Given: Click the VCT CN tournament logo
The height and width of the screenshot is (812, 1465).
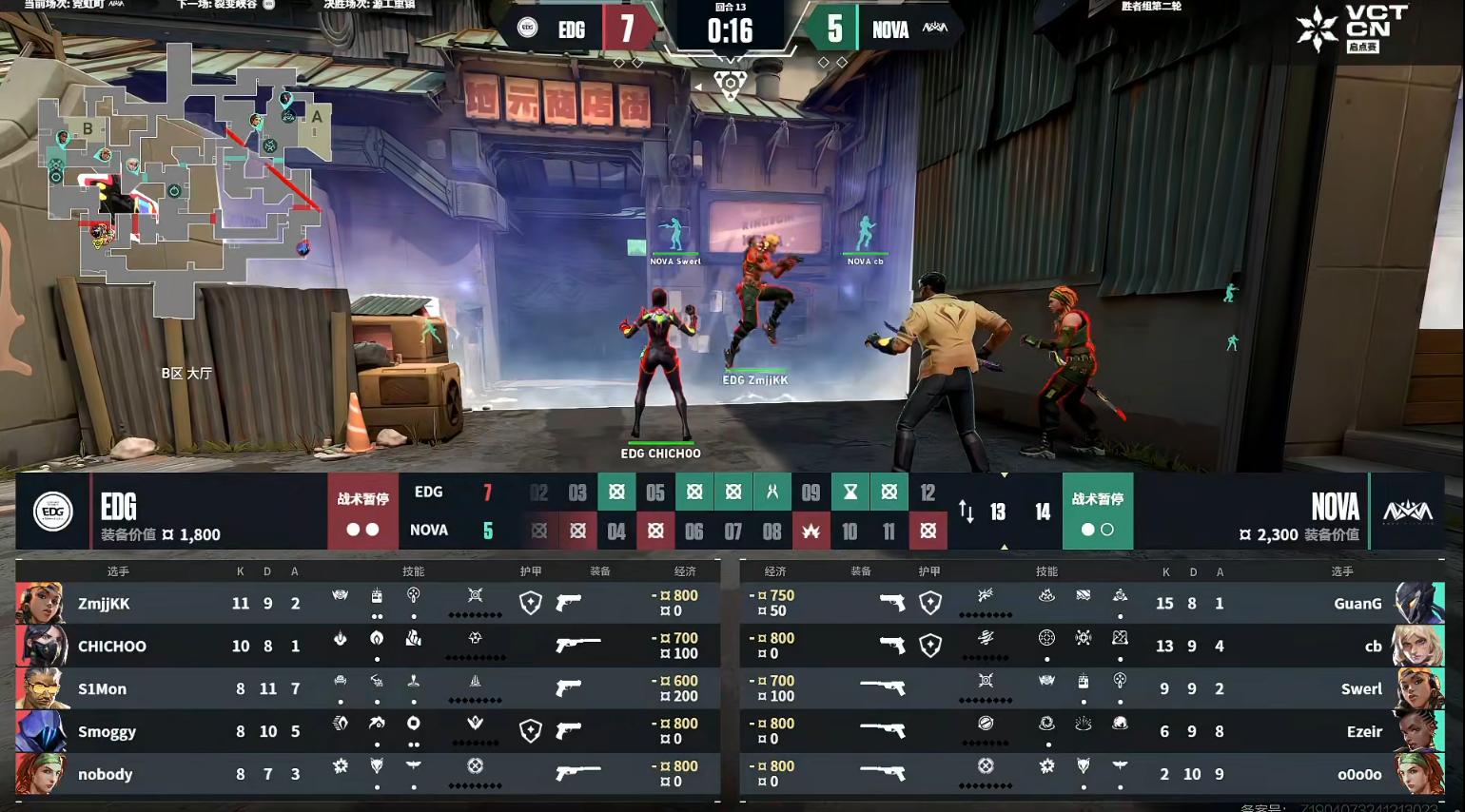Looking at the screenshot, I should point(1352,29).
